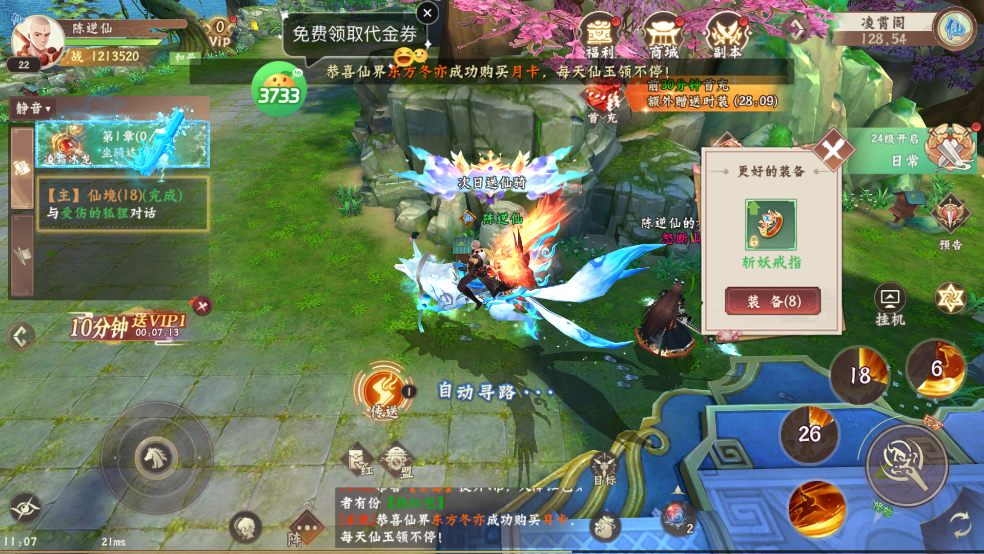Image resolution: width=984 pixels, height=554 pixels.
Task: Open the 副本 dungeon menu
Action: coord(727,37)
